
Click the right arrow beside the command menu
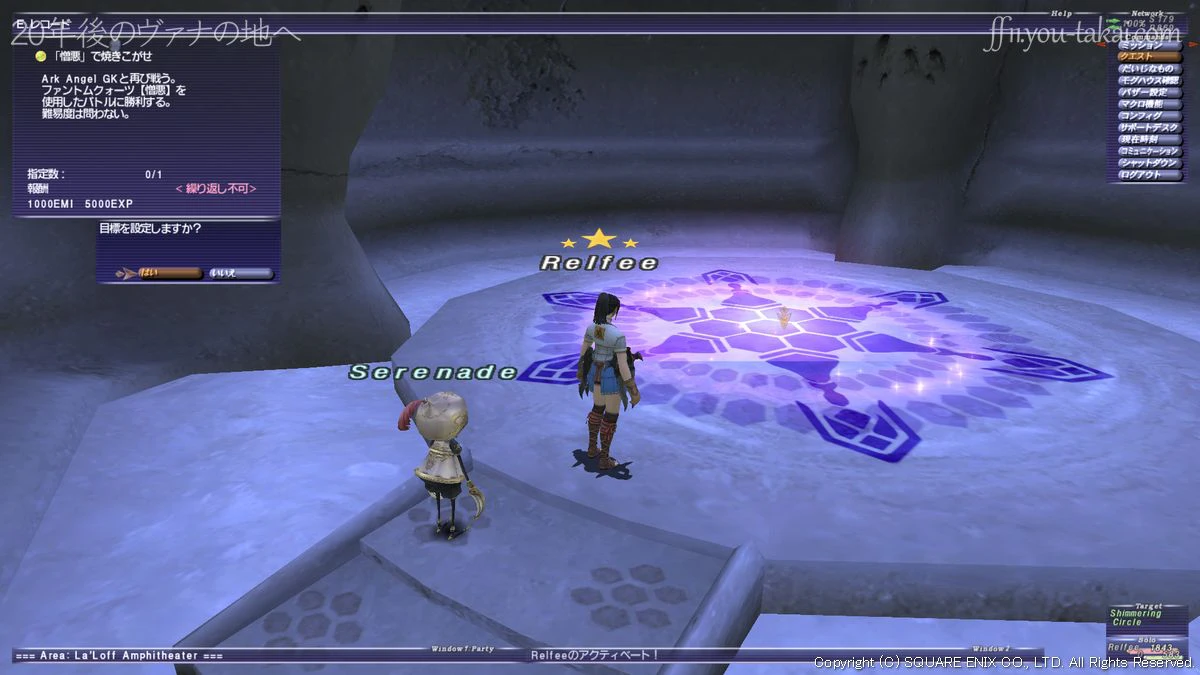coord(1193,45)
